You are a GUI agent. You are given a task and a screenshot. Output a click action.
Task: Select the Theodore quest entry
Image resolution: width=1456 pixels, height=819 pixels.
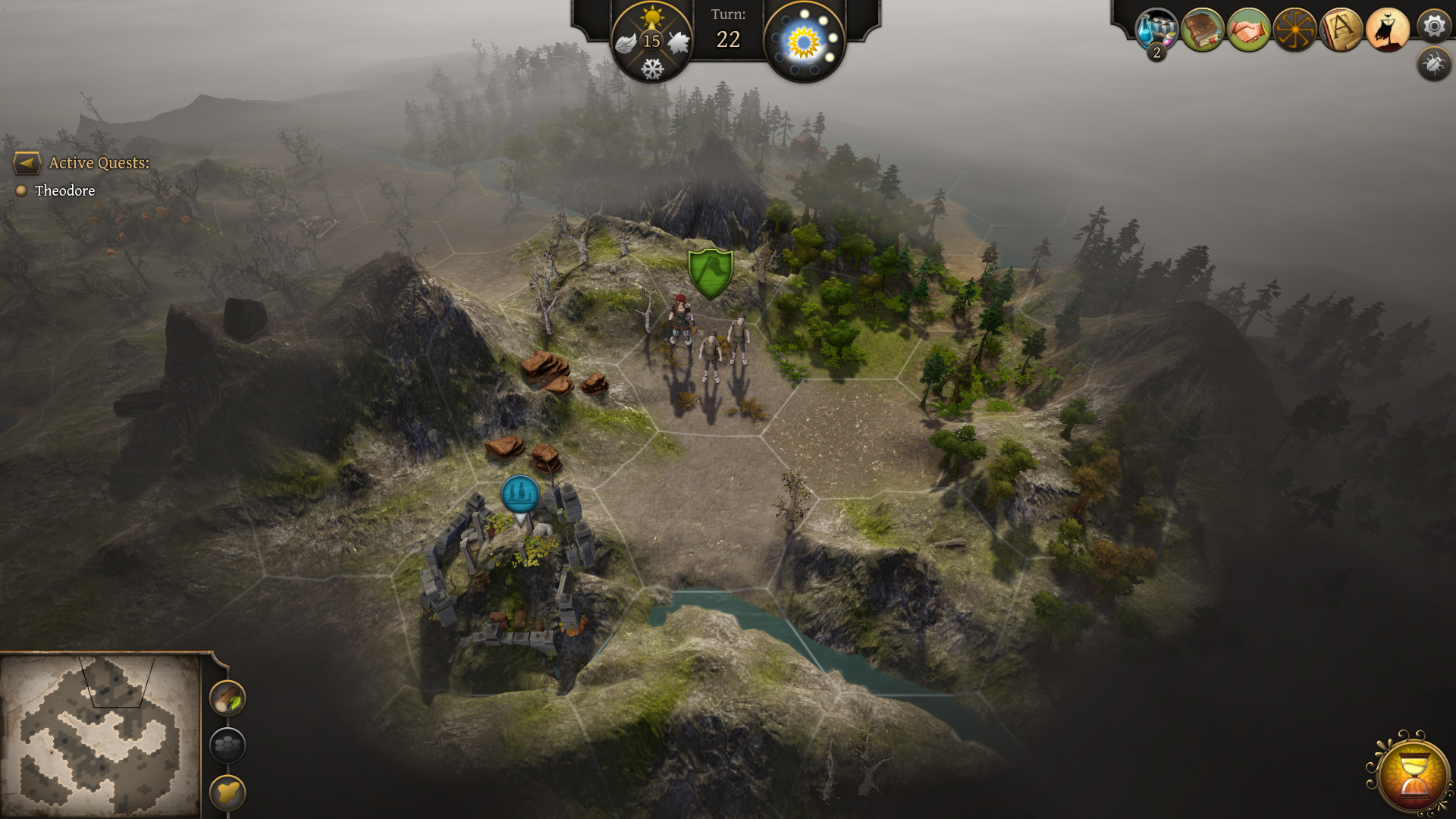[65, 191]
